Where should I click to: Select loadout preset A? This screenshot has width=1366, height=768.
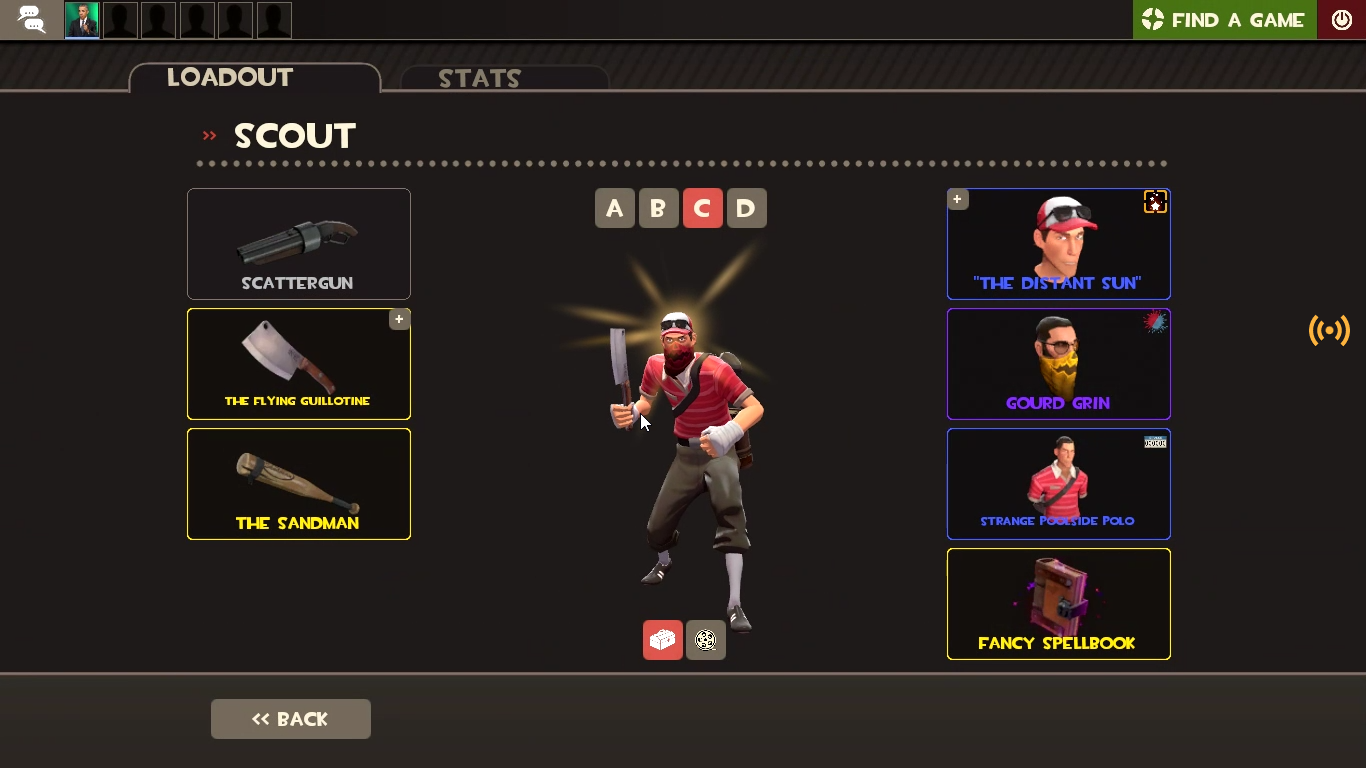point(614,208)
